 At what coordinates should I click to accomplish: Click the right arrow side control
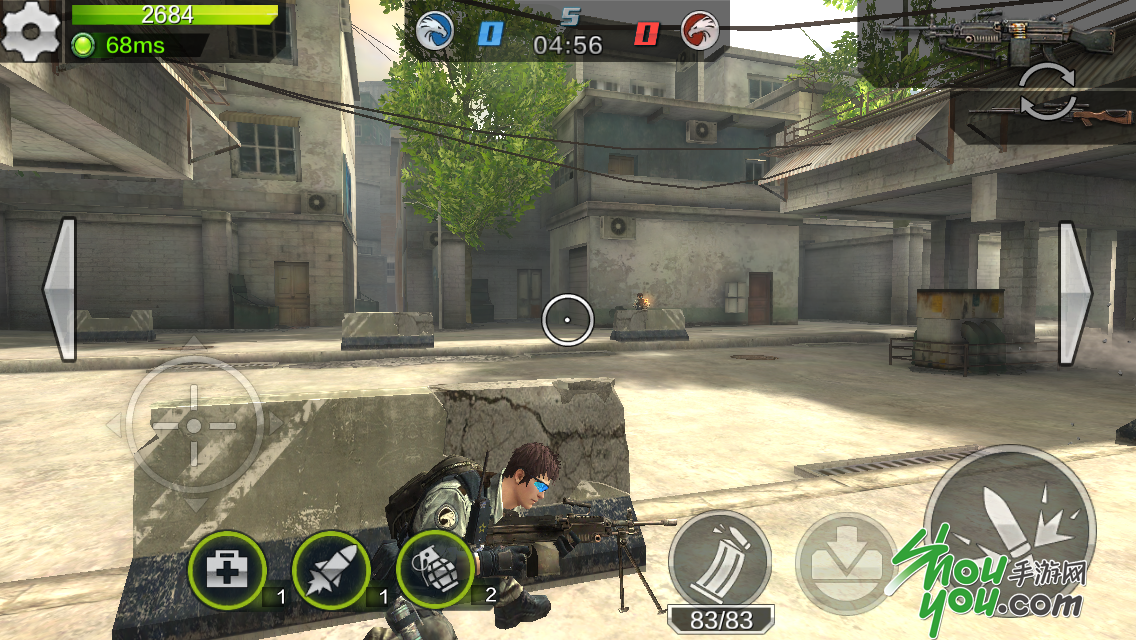[x=1075, y=293]
